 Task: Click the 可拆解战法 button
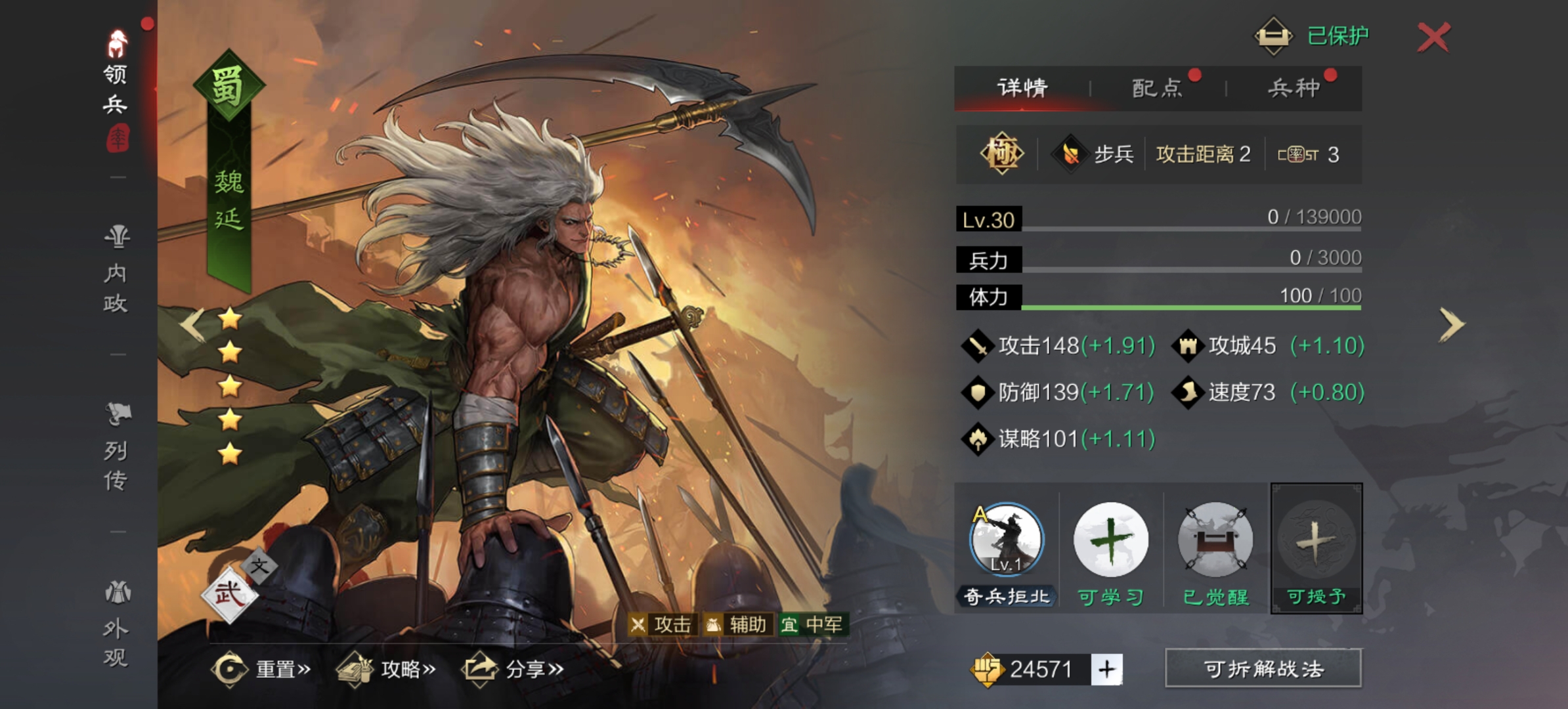coord(1263,669)
